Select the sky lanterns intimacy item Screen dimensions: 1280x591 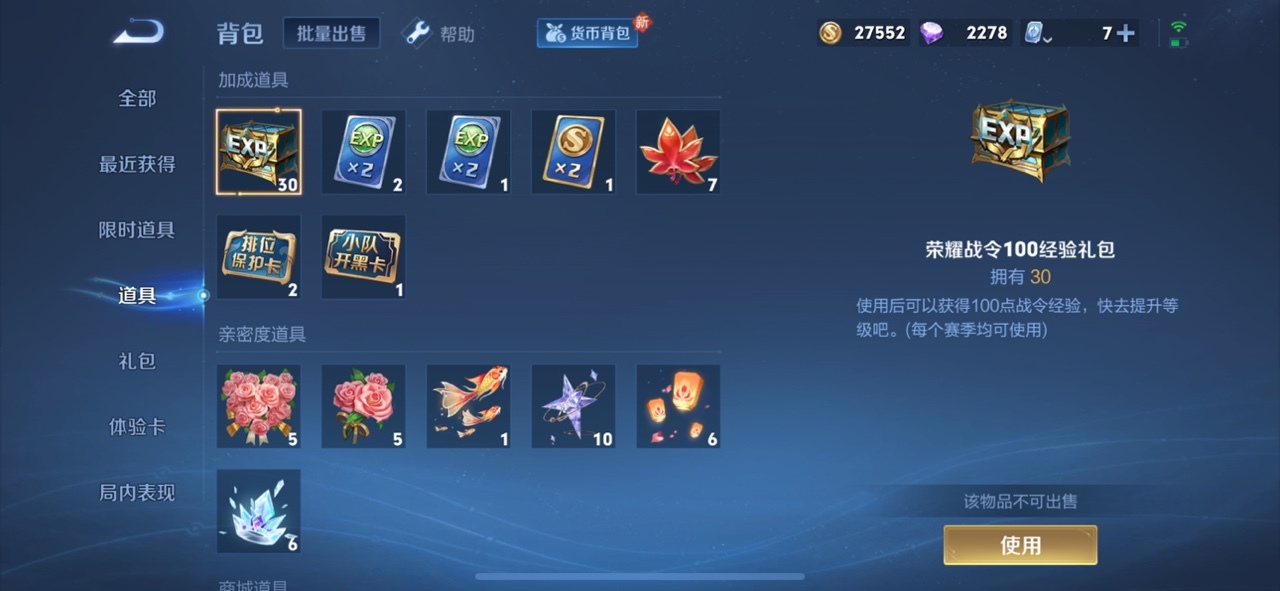[678, 406]
